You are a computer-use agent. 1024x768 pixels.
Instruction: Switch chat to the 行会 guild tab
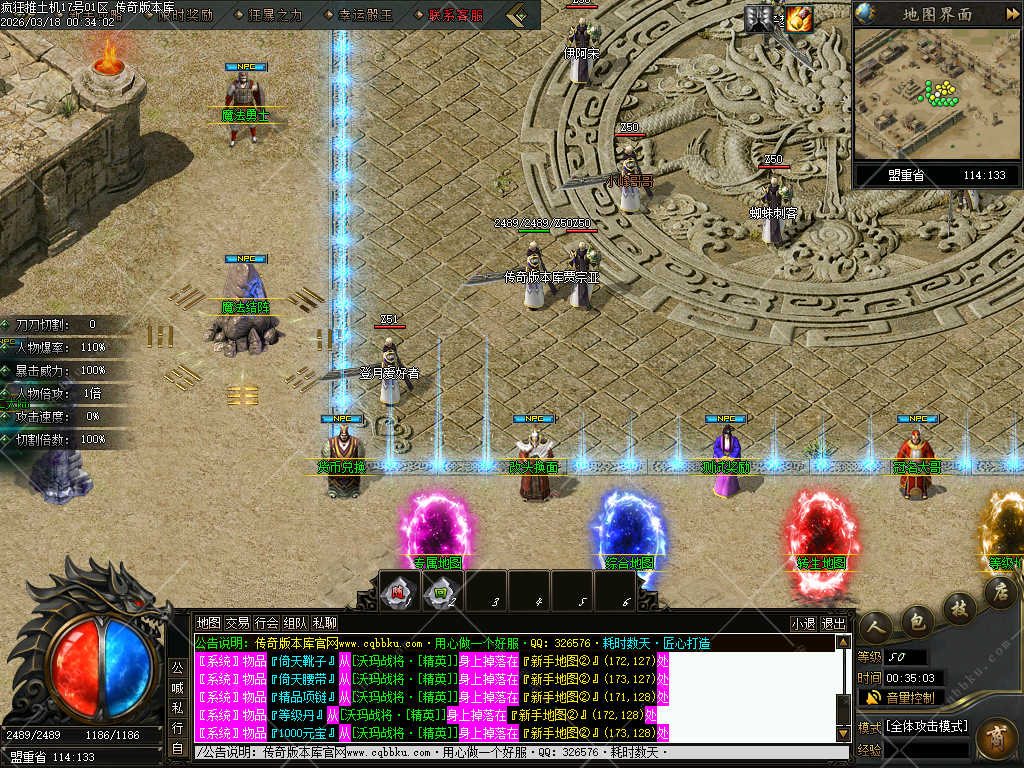click(x=266, y=623)
